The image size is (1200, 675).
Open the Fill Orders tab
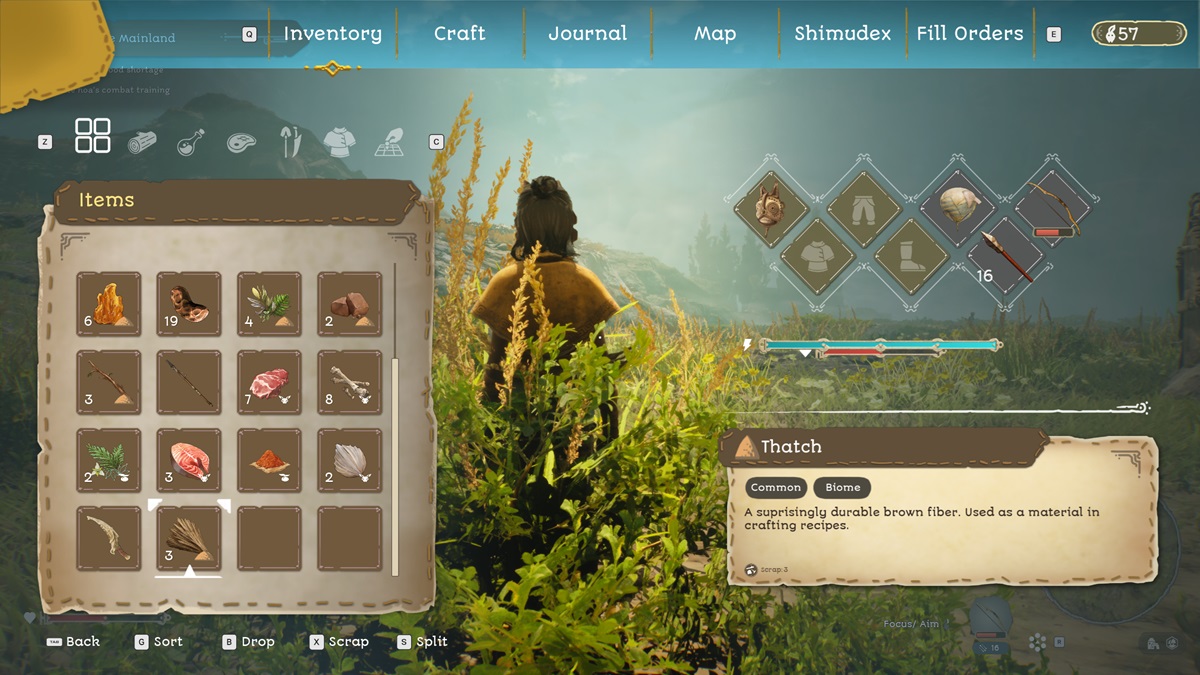point(969,33)
